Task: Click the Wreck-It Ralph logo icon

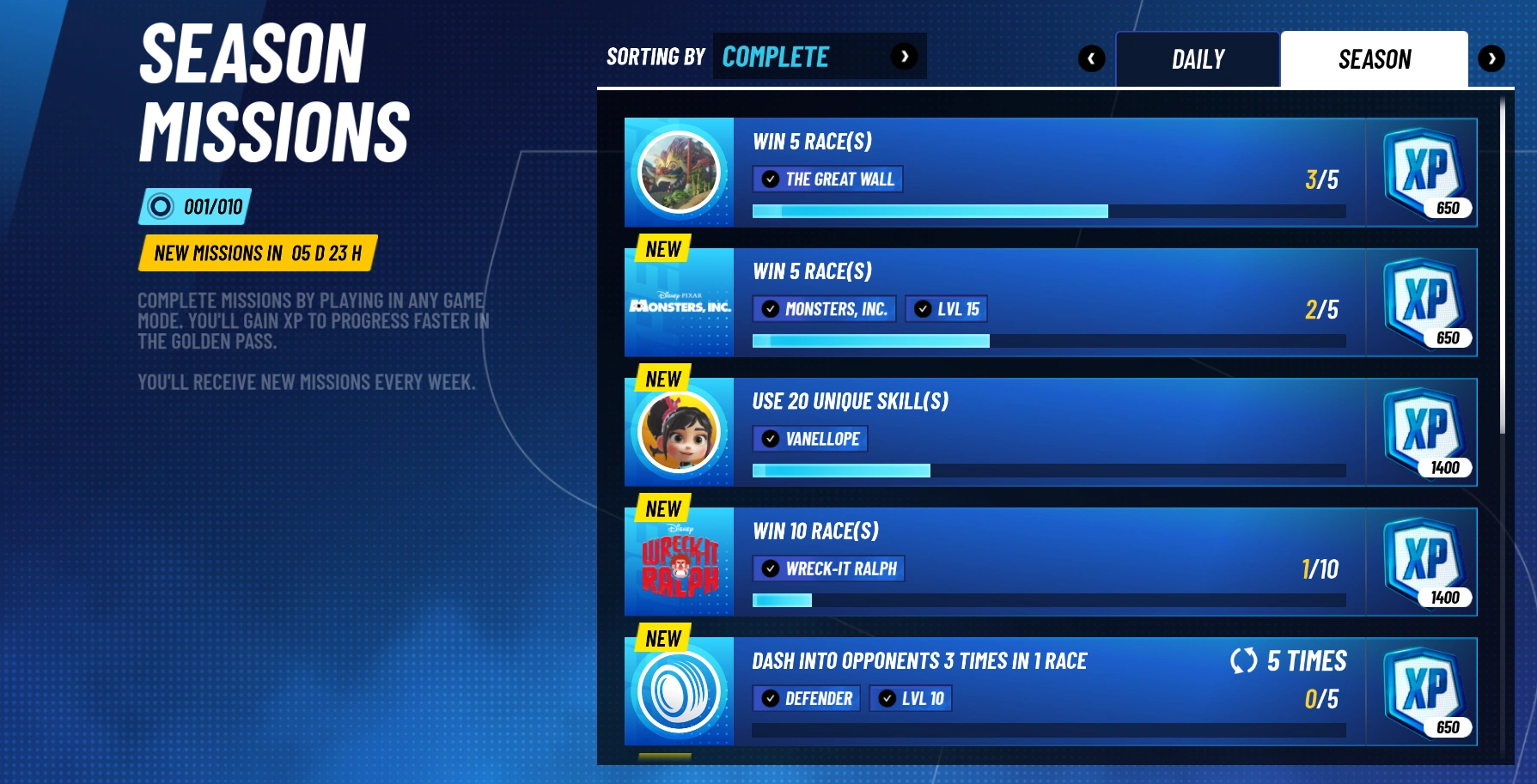Action: 679,562
